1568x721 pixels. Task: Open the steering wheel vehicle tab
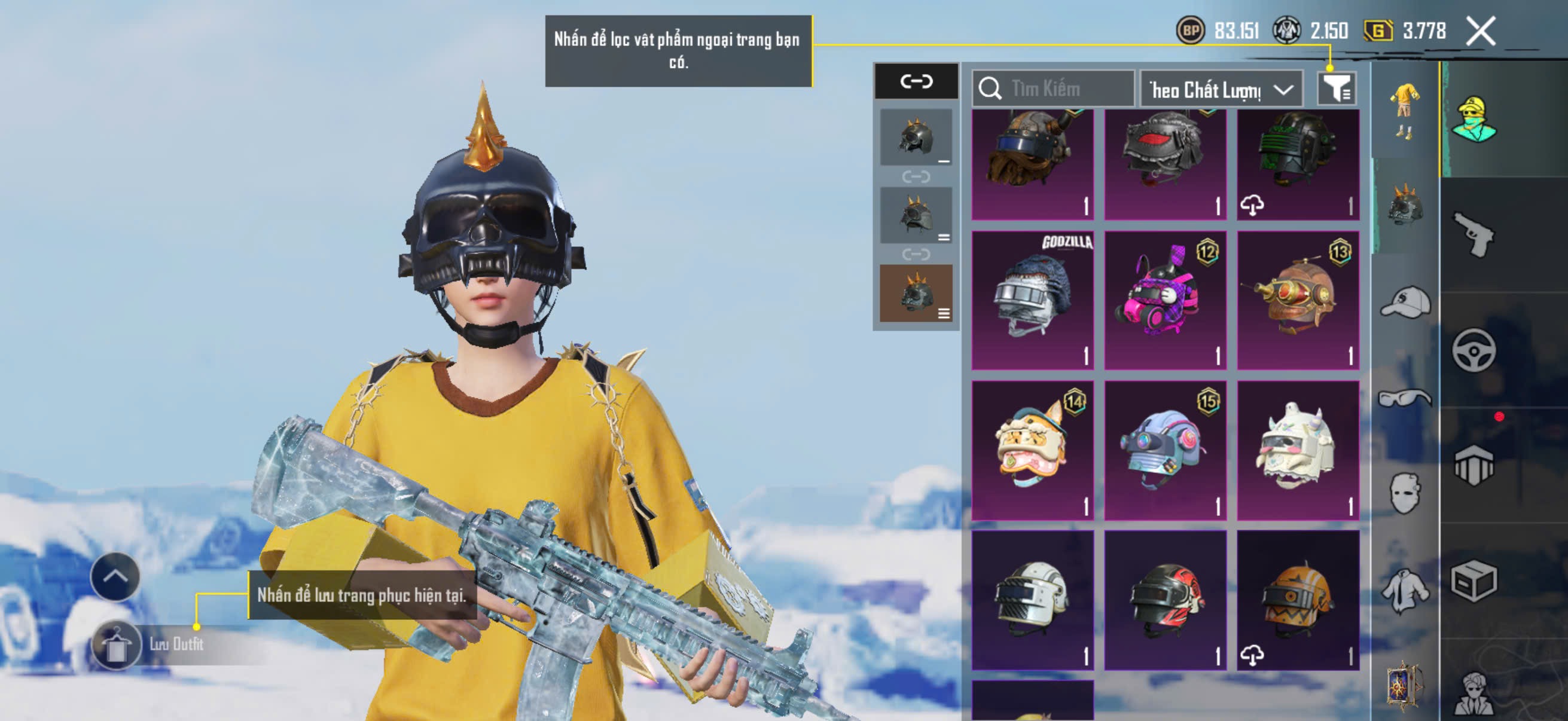tap(1474, 350)
